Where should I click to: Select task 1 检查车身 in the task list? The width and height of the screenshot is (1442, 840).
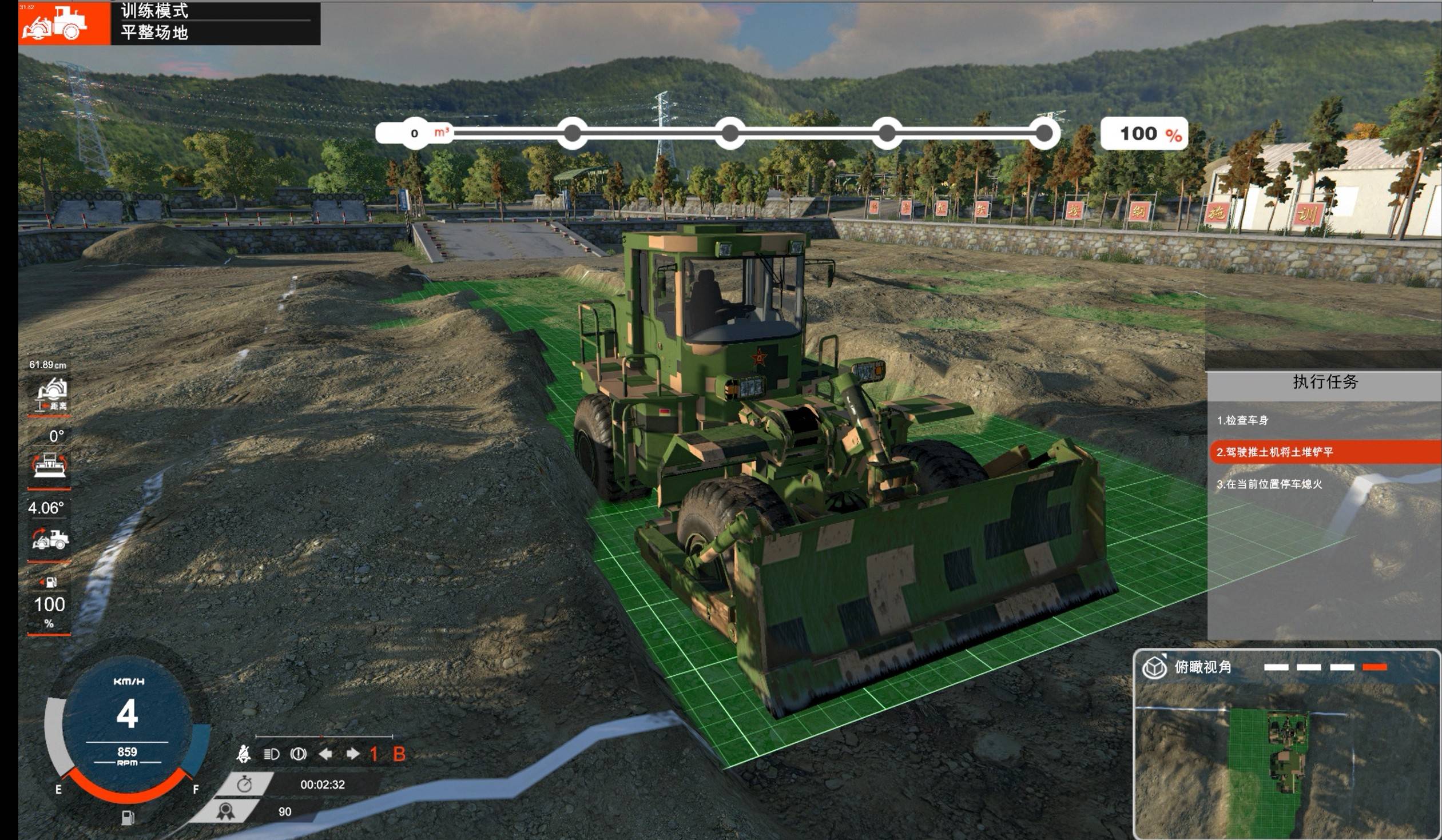click(1242, 421)
